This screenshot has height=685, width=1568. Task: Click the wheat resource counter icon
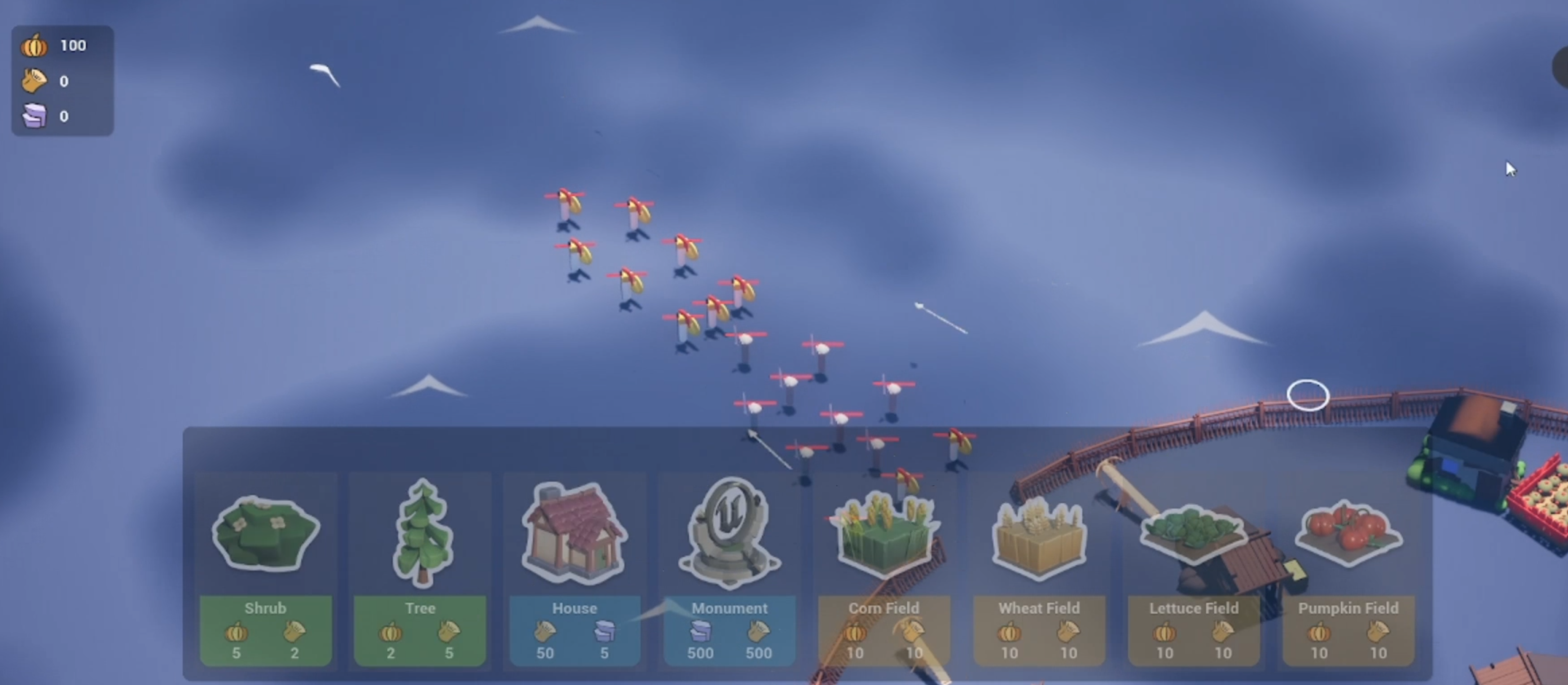pyautogui.click(x=35, y=80)
